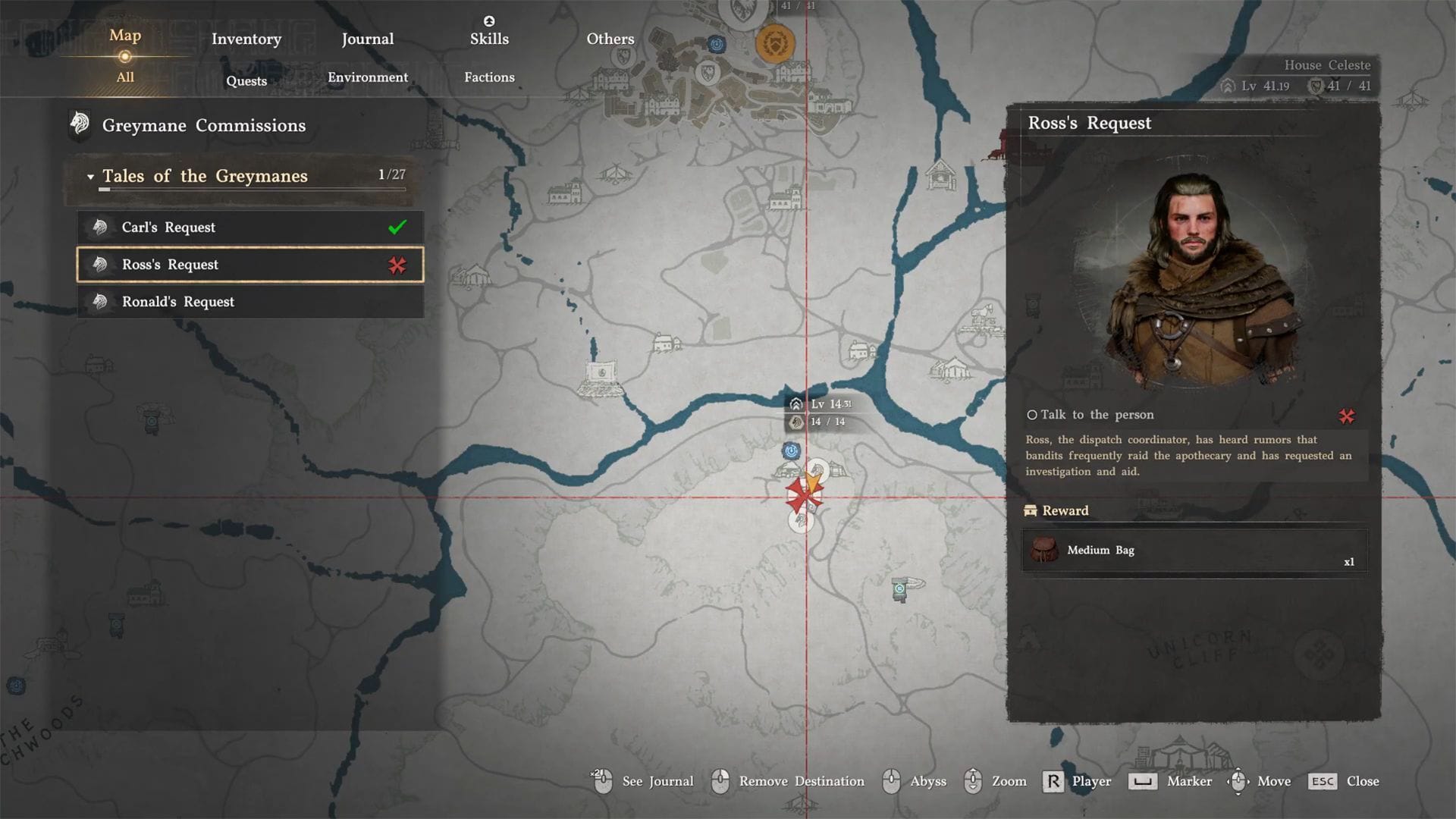Toggle the objective circle next to Talk to the person
This screenshot has width=1456, height=819.
pos(1033,415)
